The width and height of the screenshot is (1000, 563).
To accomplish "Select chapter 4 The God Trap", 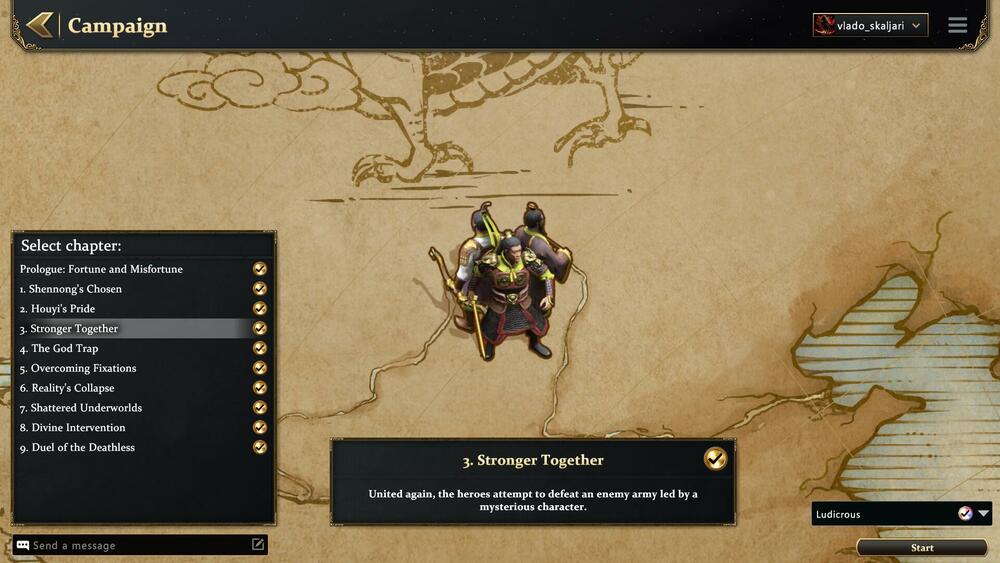I will pyautogui.click(x=64, y=349).
